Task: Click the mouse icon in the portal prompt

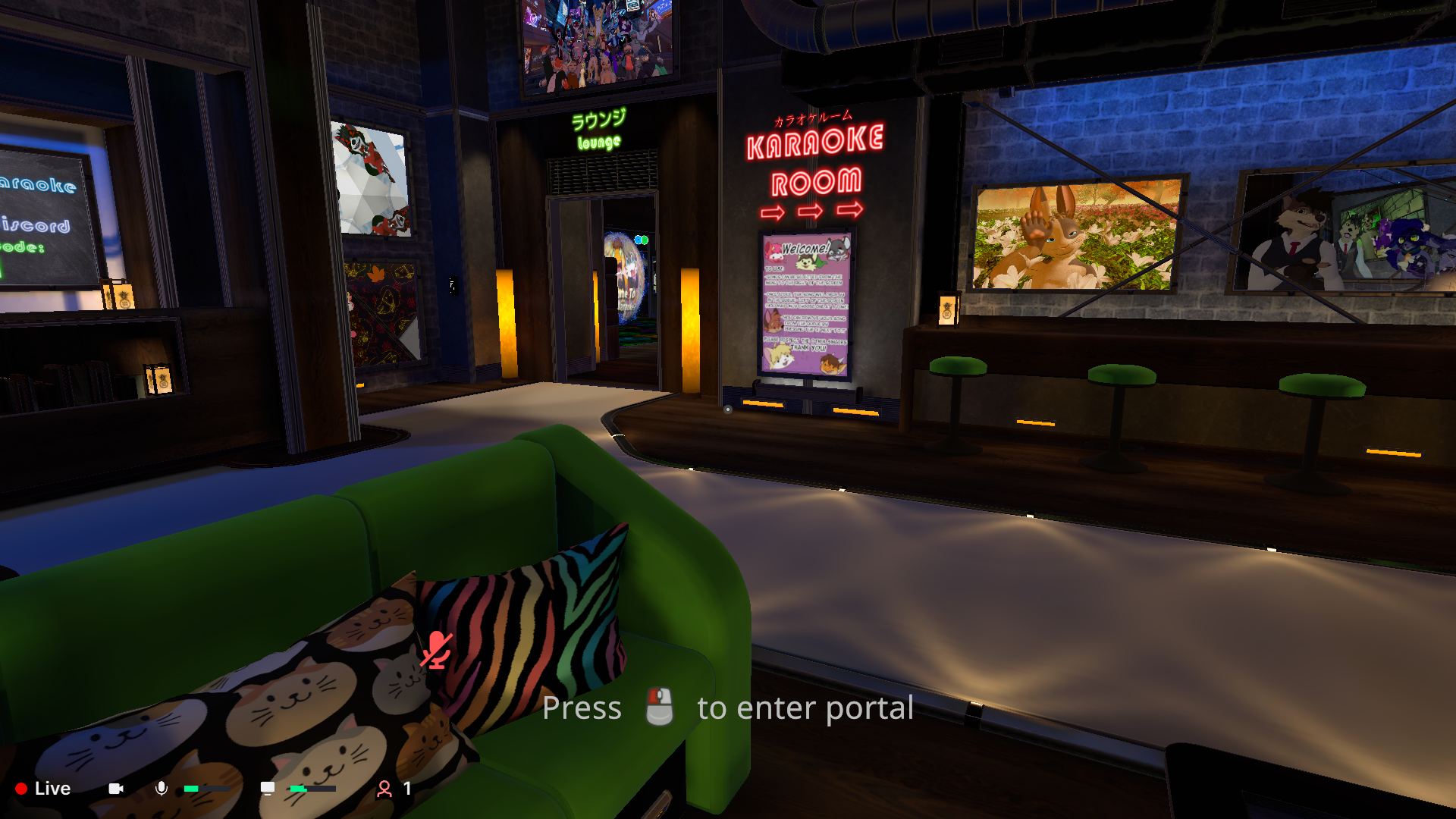Action: [658, 708]
